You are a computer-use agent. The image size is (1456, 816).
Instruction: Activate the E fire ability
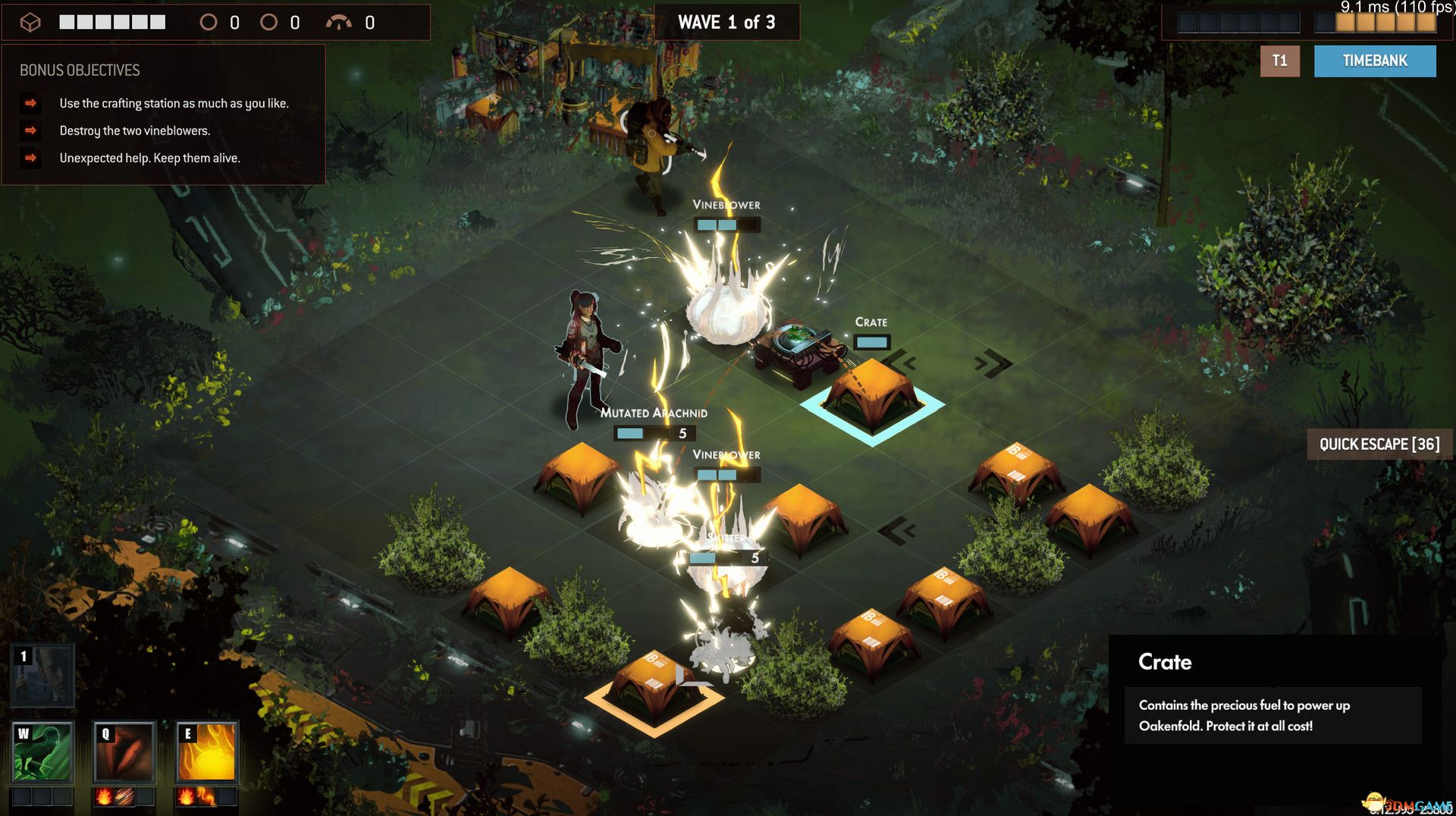click(206, 752)
